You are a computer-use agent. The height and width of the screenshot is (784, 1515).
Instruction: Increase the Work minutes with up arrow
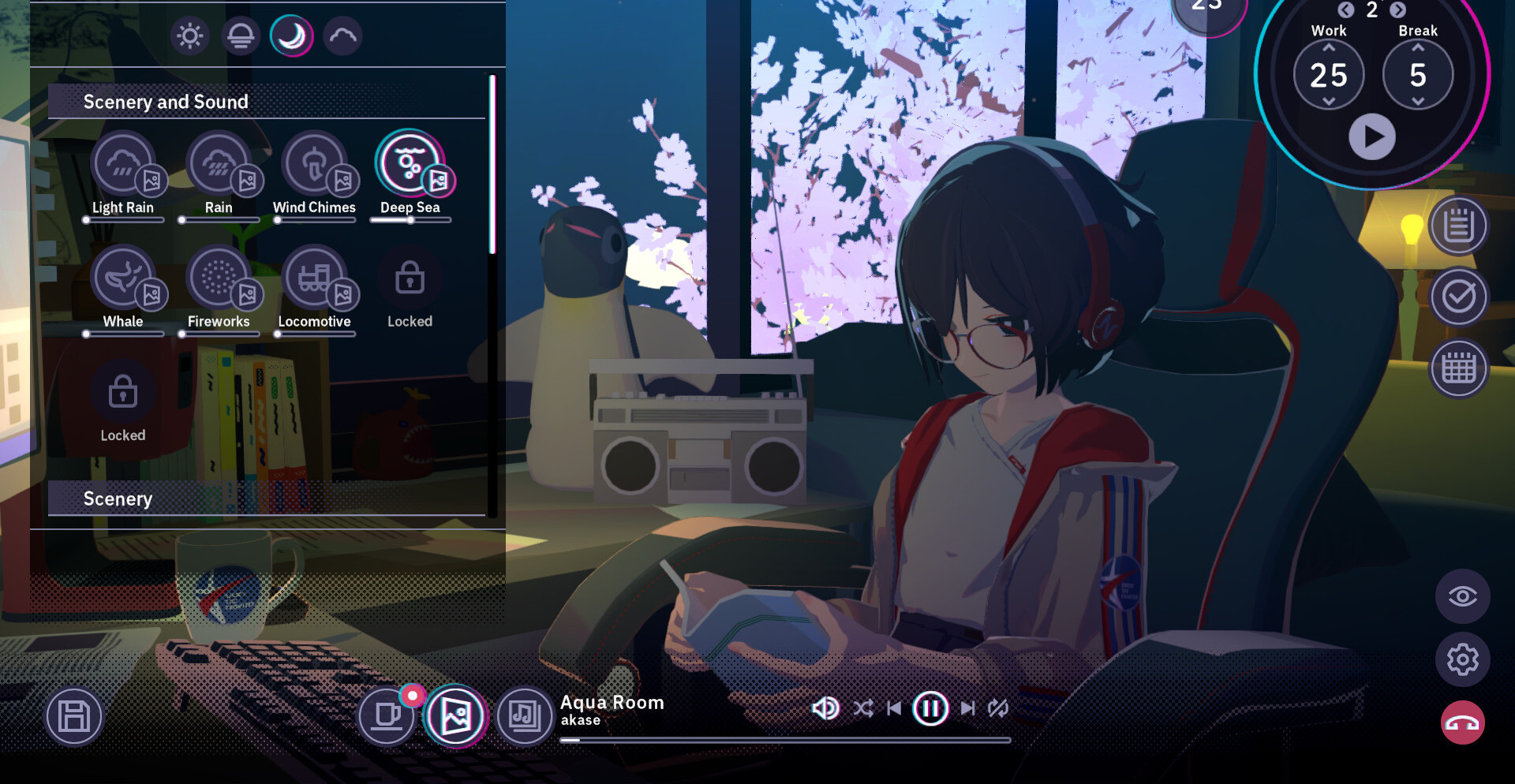pos(1329,48)
